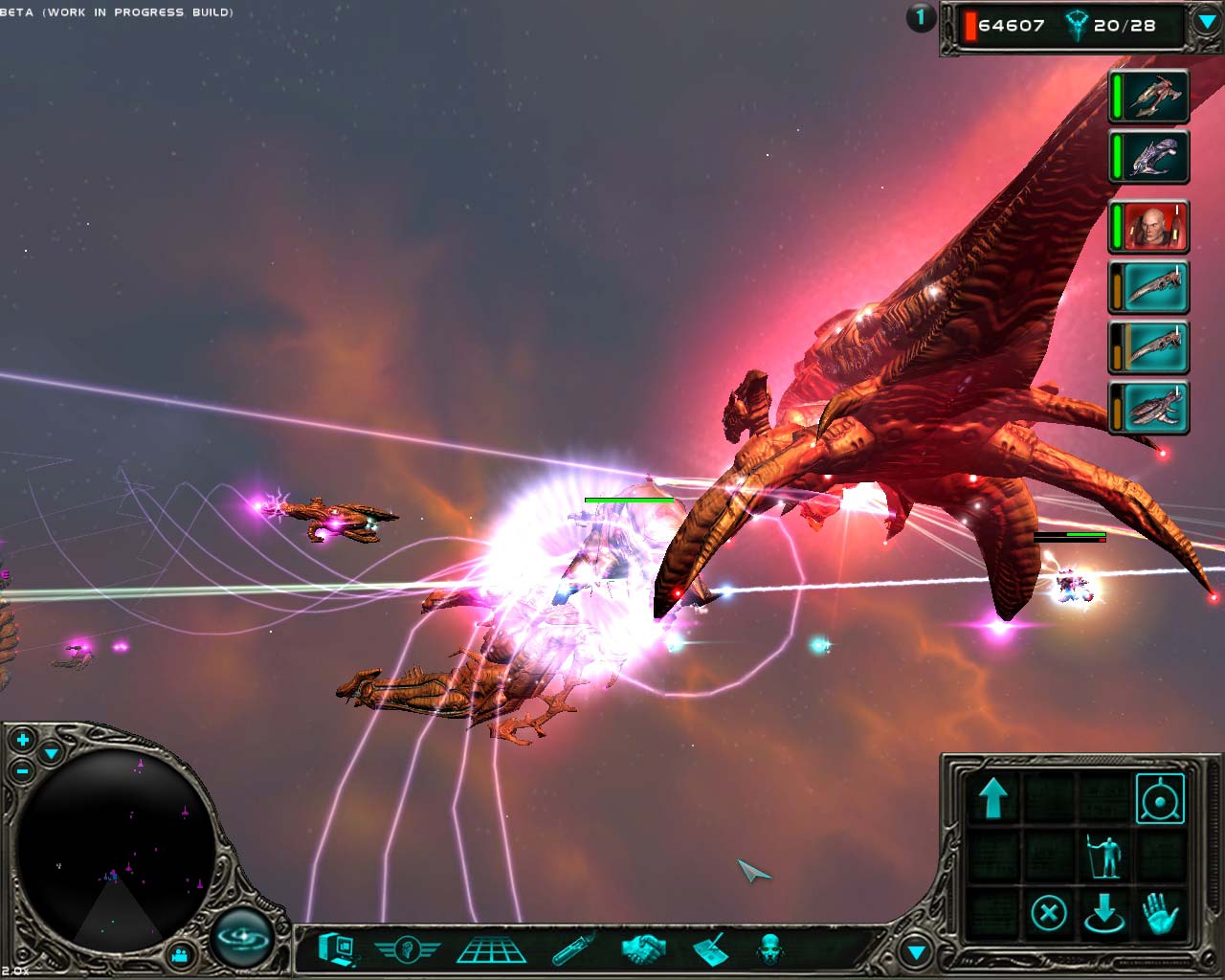The height and width of the screenshot is (980, 1225).
Task: Open the diplomacy handshake panel
Action: [x=642, y=949]
